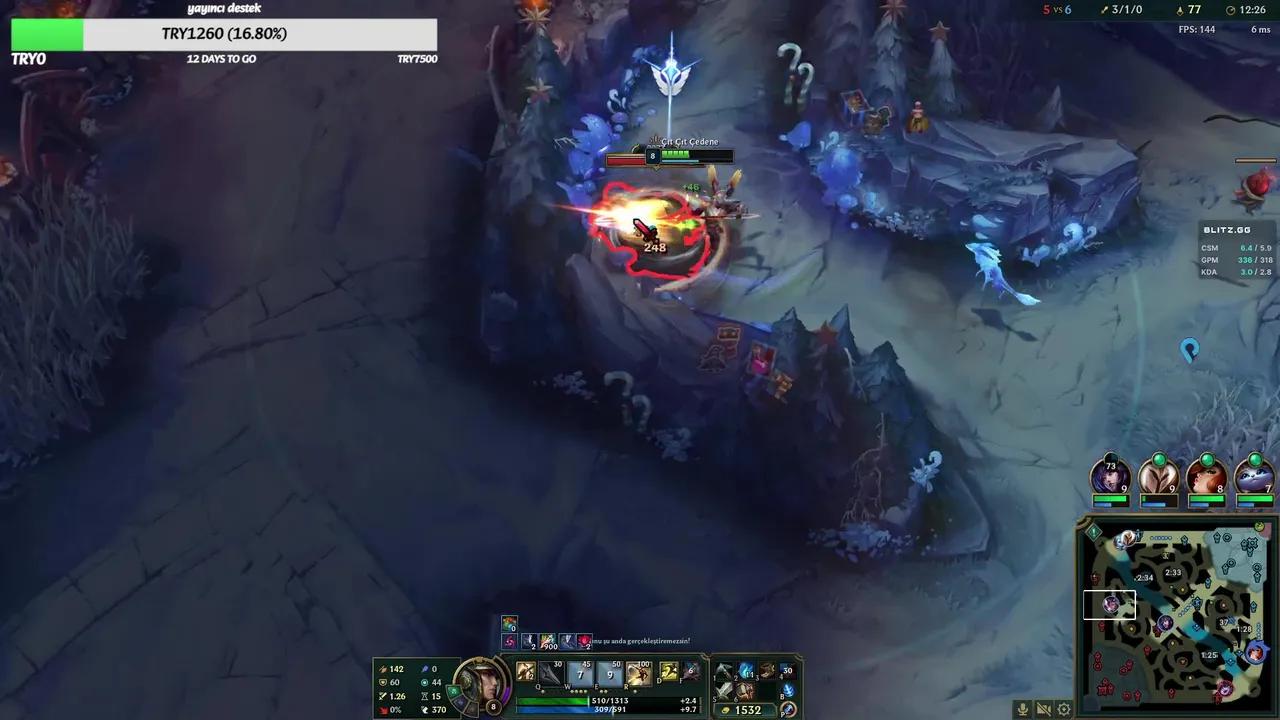1280x720 pixels.
Task: Click the item in inventory slot 1
Action: 726,672
